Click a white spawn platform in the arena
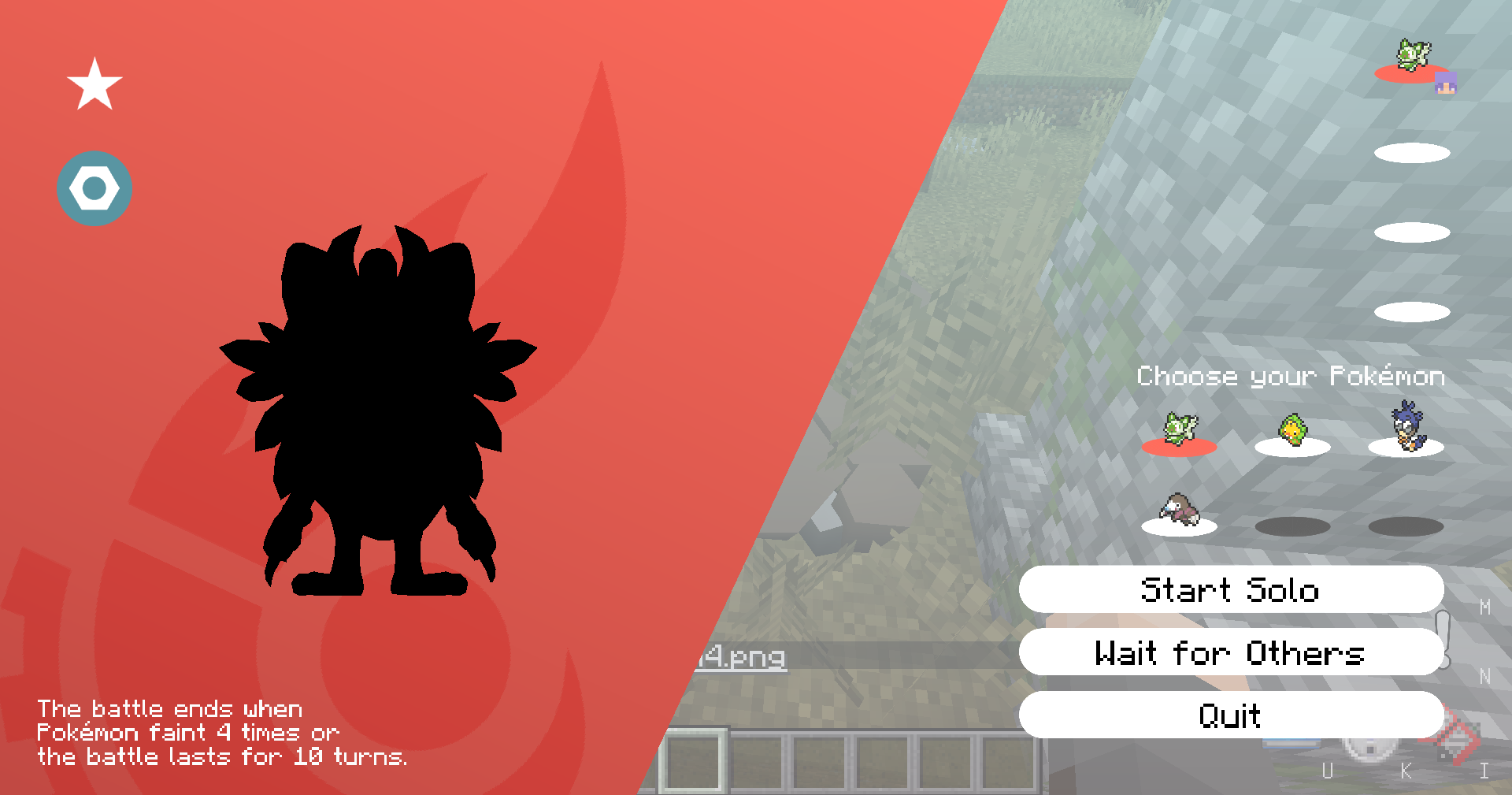The height and width of the screenshot is (795, 1512). [1412, 231]
